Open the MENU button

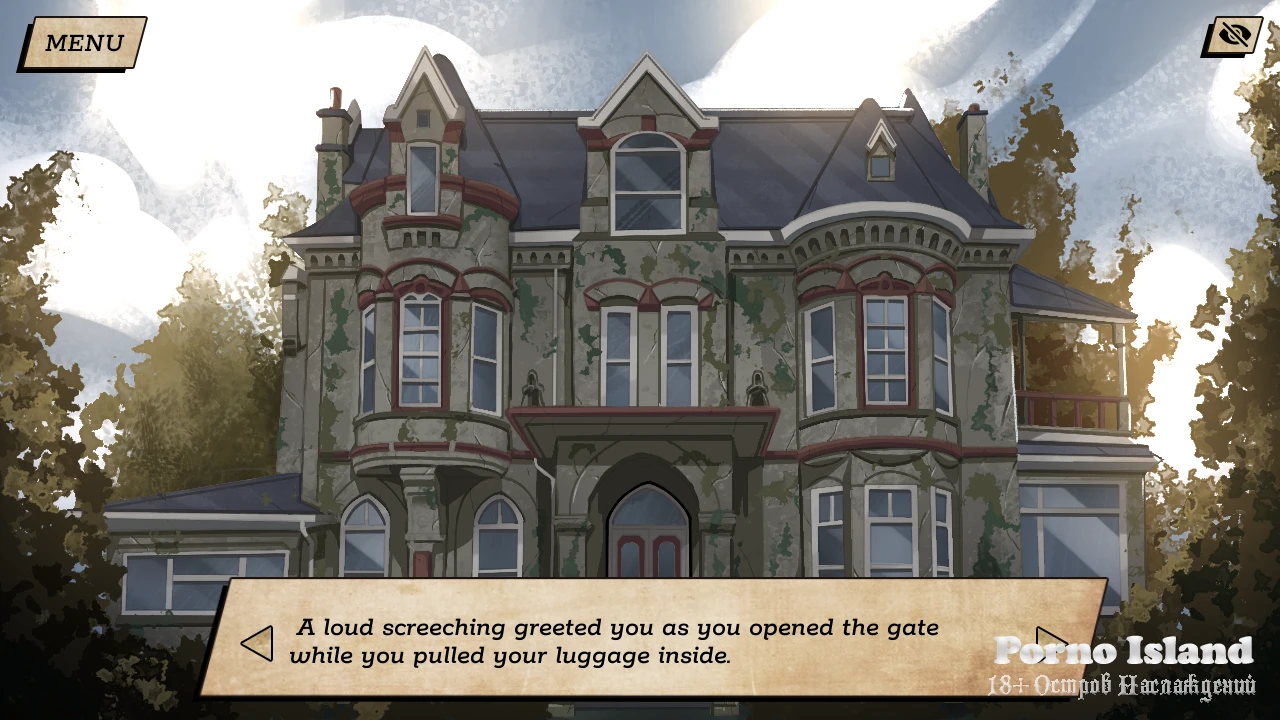(83, 43)
